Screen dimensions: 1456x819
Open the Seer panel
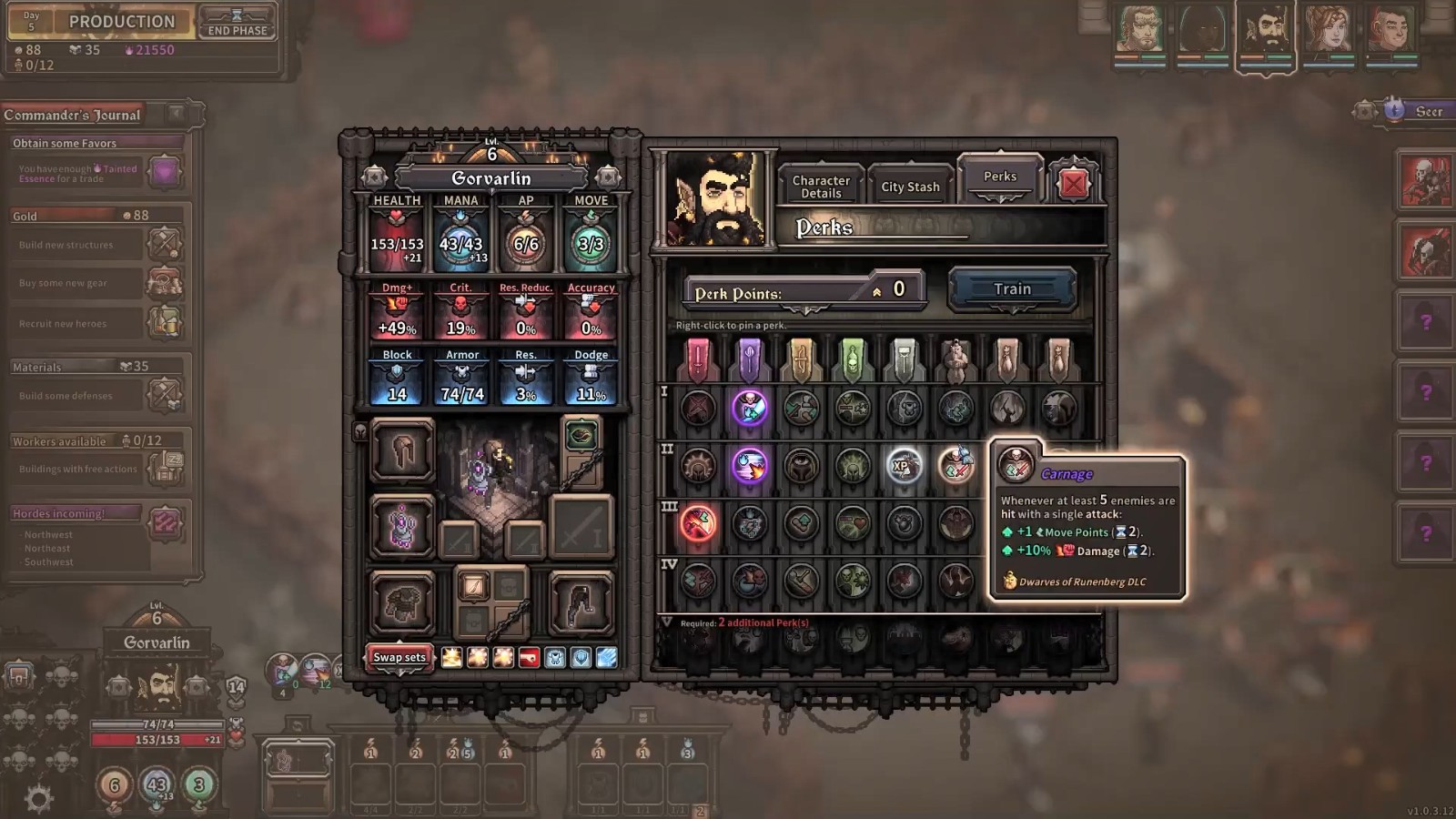click(1416, 111)
